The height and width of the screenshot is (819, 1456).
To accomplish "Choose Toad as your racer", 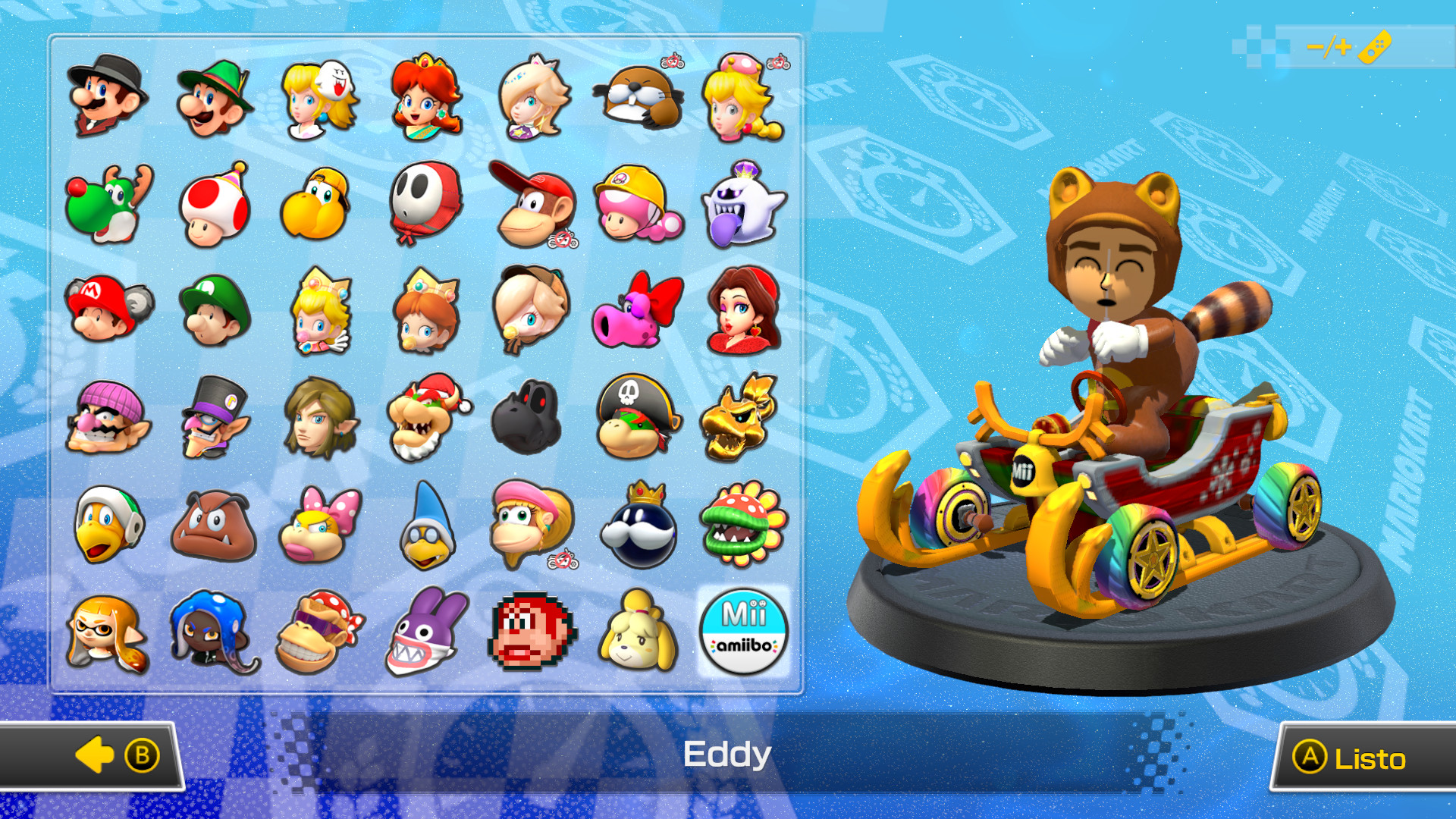I will click(212, 205).
